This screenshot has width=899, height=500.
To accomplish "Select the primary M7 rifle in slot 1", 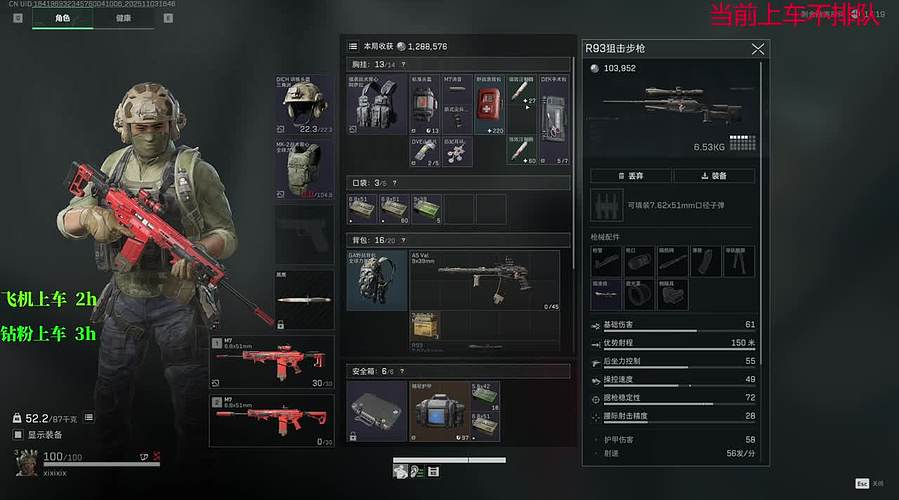I will click(272, 362).
